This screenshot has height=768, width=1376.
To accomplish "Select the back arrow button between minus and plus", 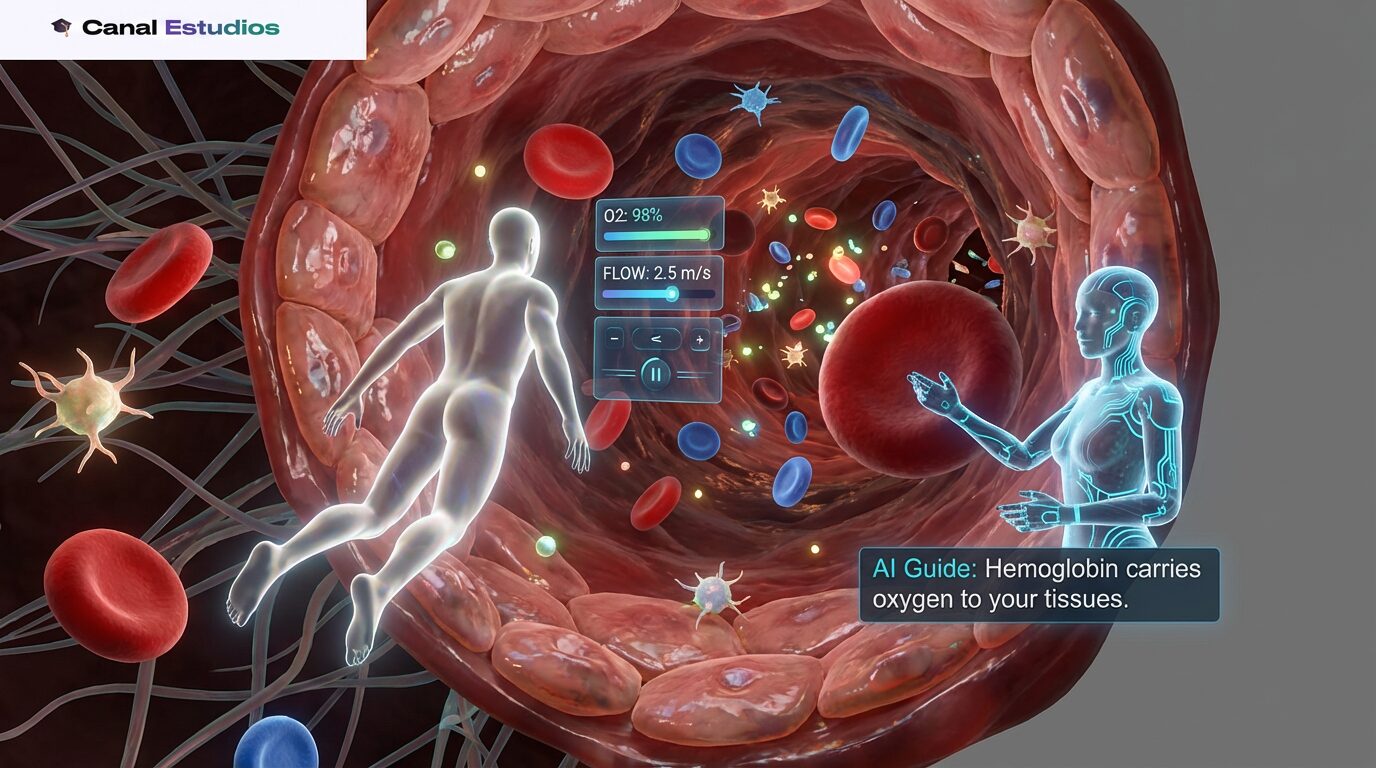I will (657, 339).
